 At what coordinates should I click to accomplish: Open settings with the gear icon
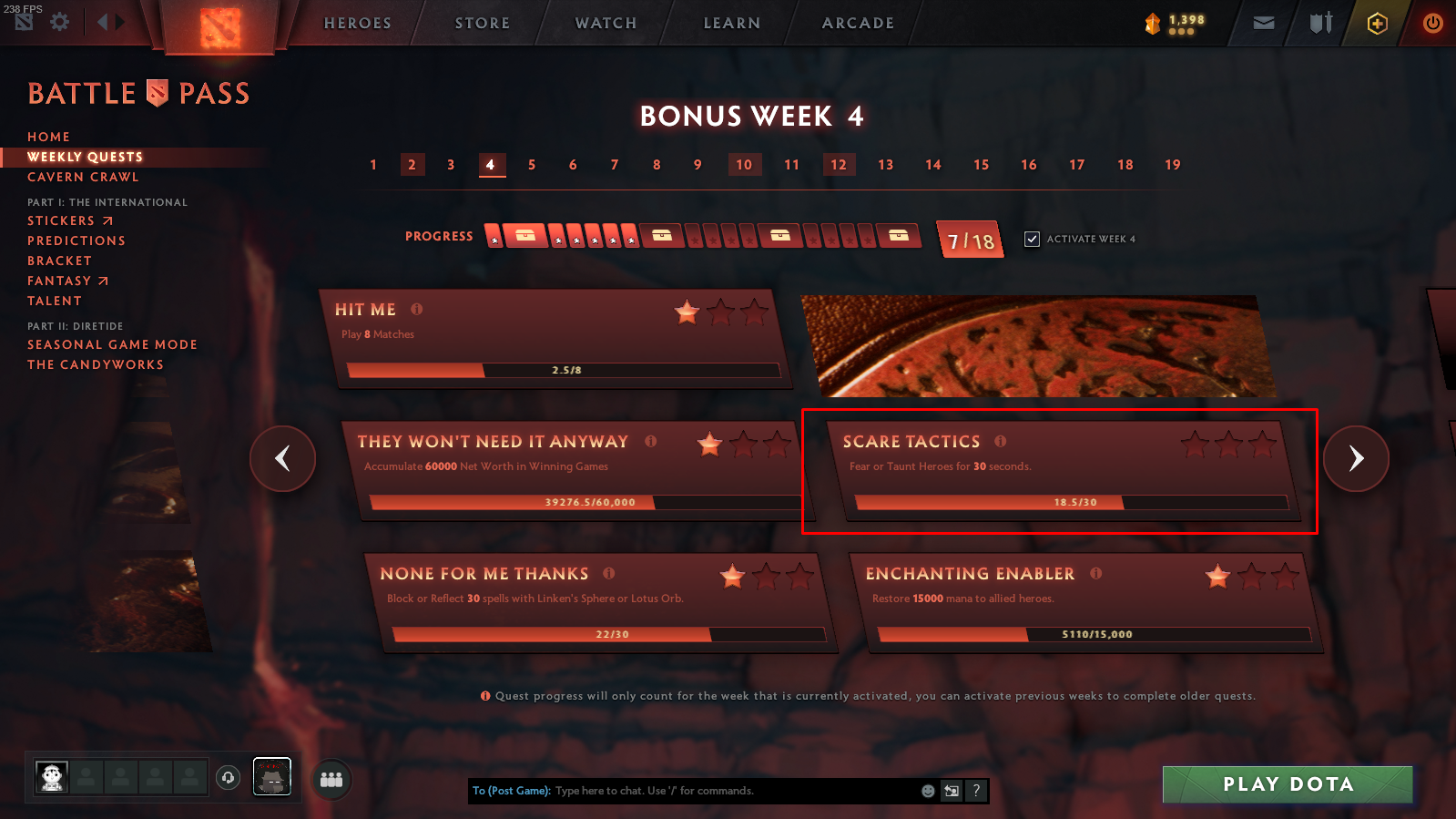[59, 22]
